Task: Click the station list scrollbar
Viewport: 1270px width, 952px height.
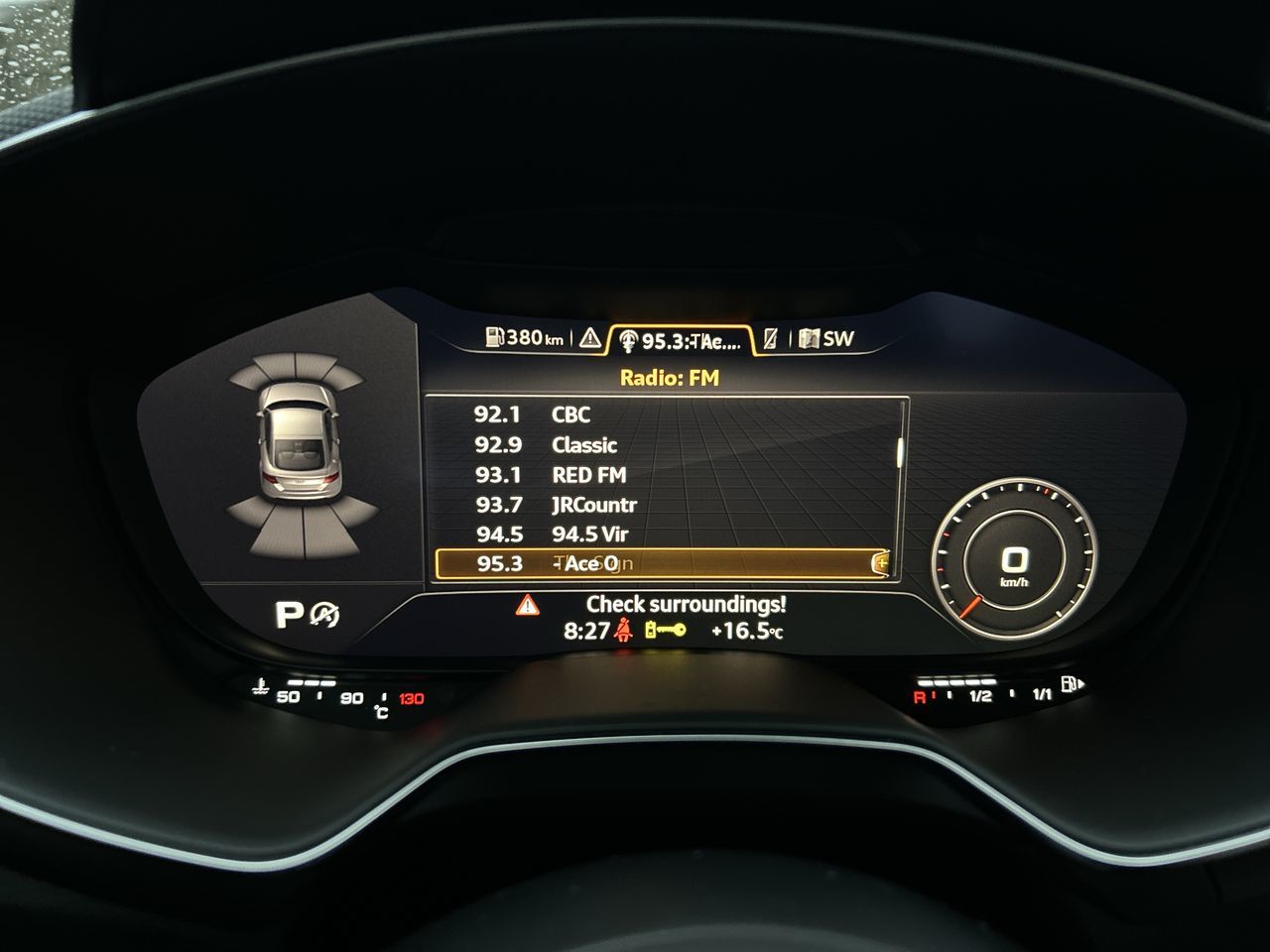Action: pos(901,451)
